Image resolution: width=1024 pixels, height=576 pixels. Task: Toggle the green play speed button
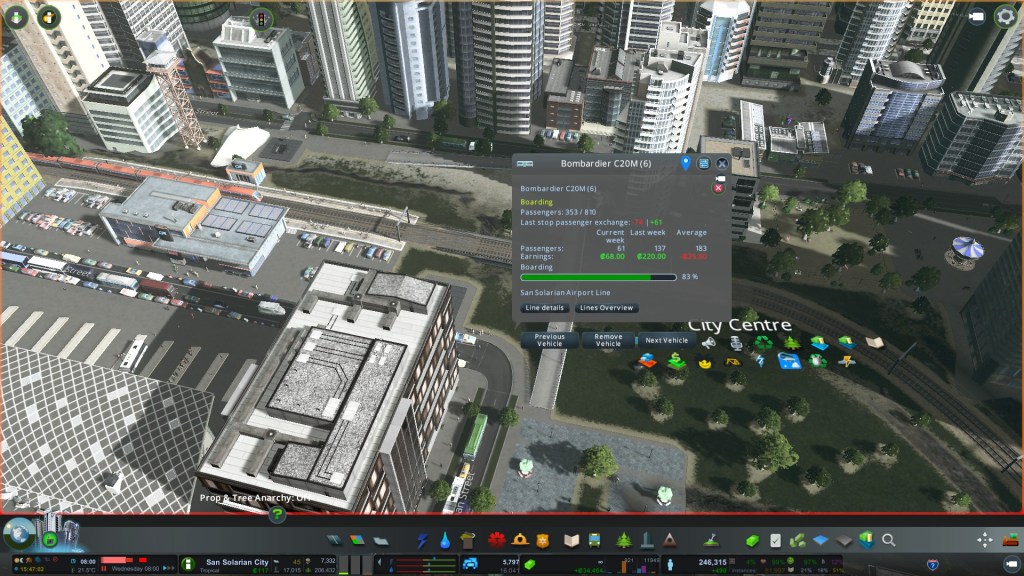[50, 540]
